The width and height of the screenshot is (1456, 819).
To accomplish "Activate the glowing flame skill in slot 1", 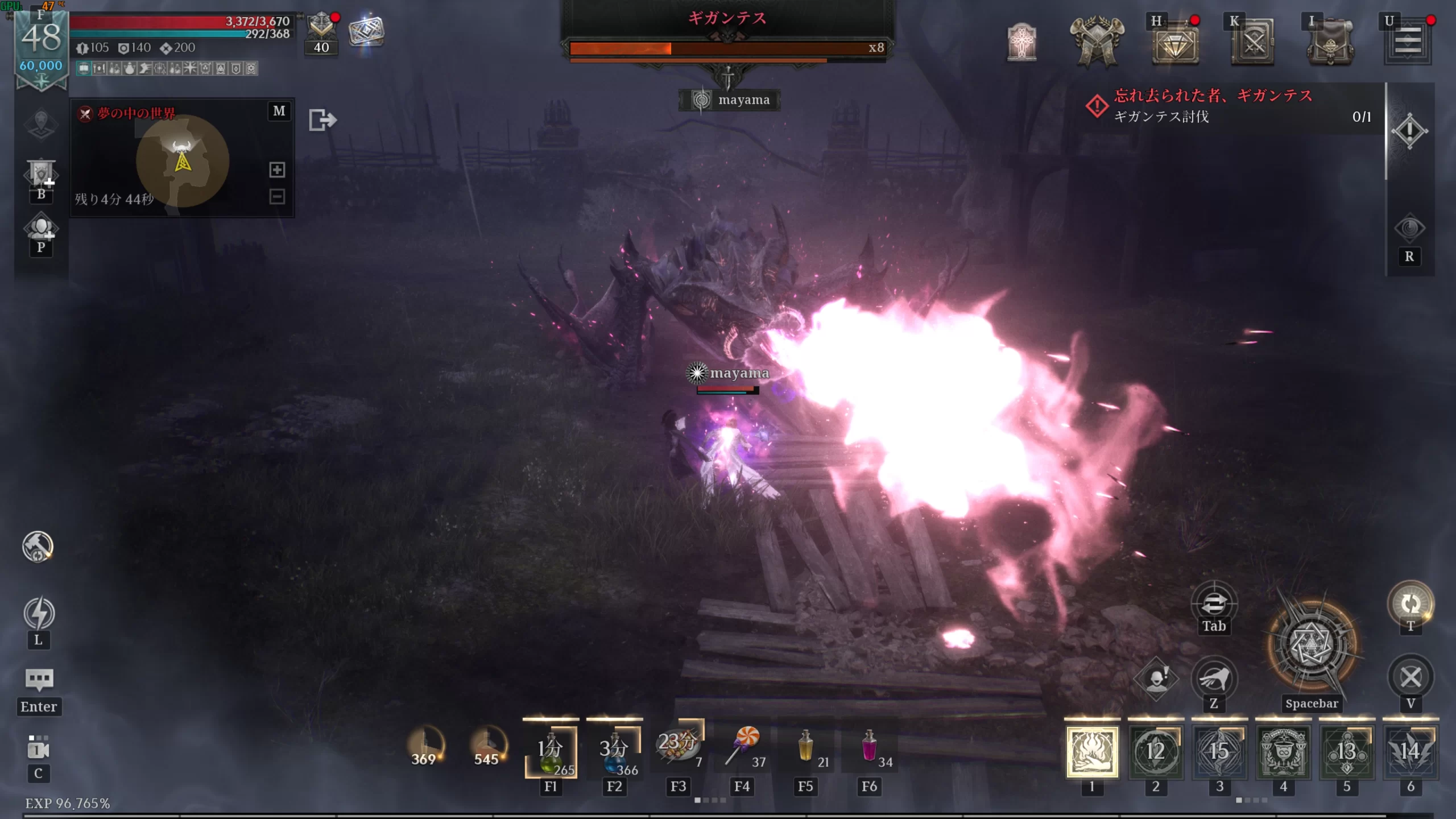I will coord(1092,751).
